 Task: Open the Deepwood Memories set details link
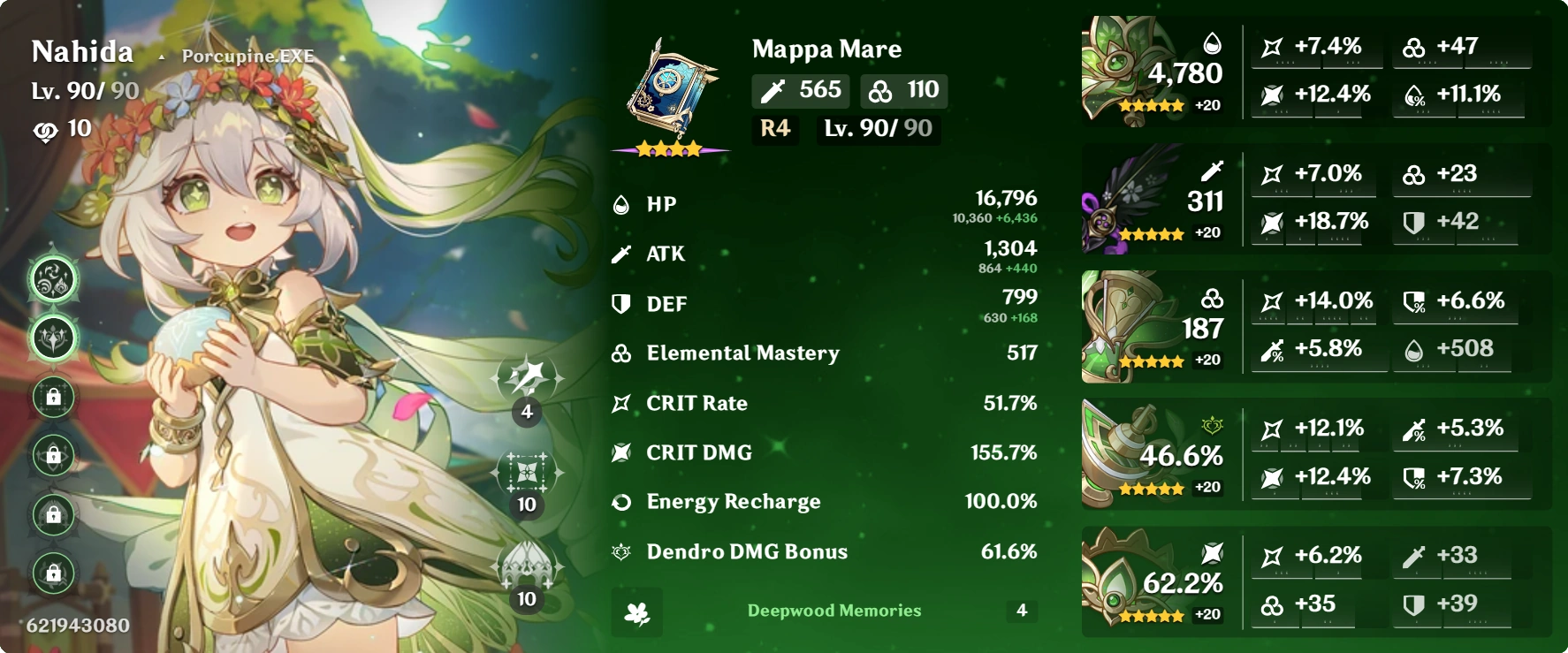[833, 611]
